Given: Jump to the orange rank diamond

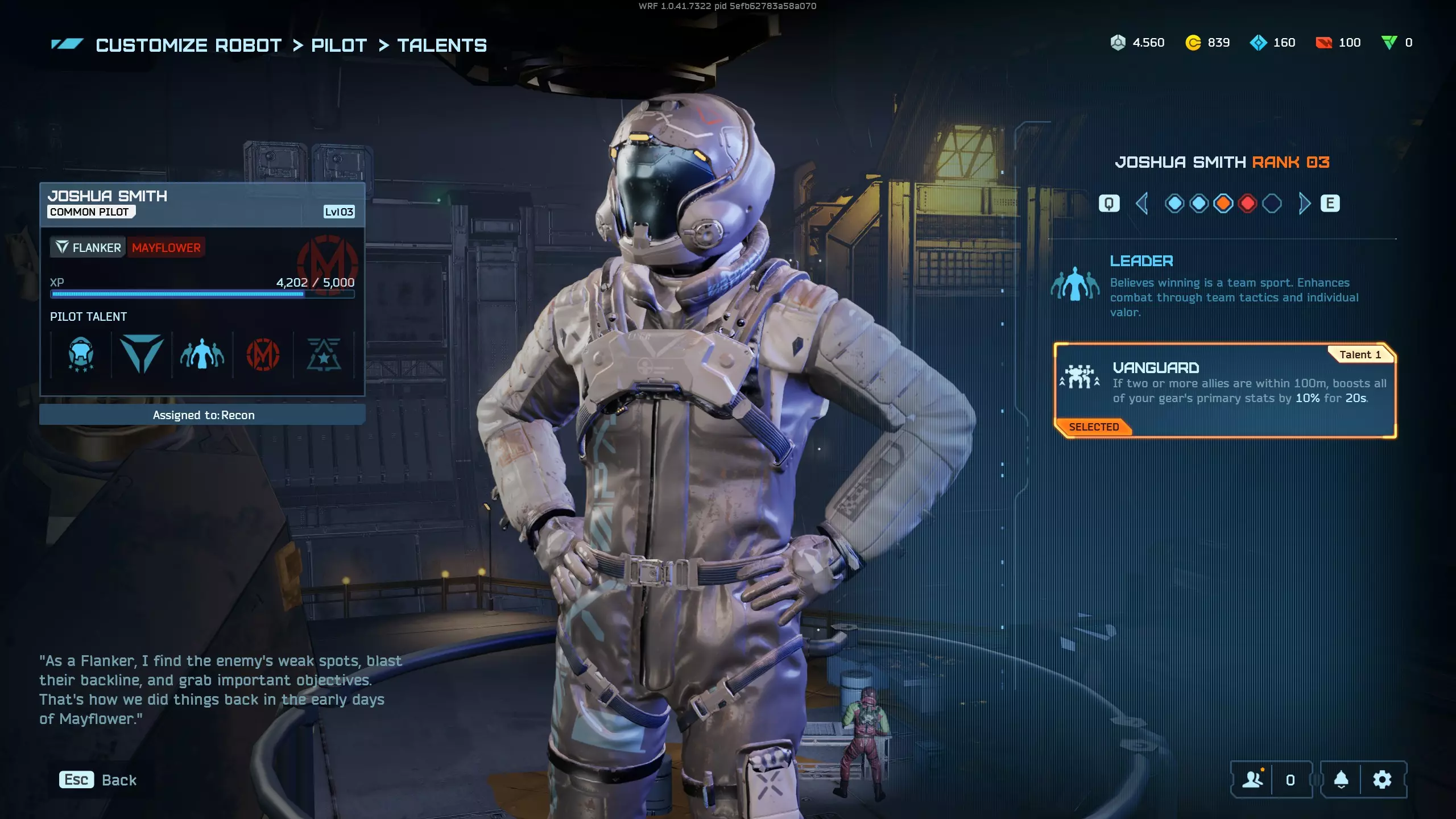Looking at the screenshot, I should pyautogui.click(x=1223, y=203).
